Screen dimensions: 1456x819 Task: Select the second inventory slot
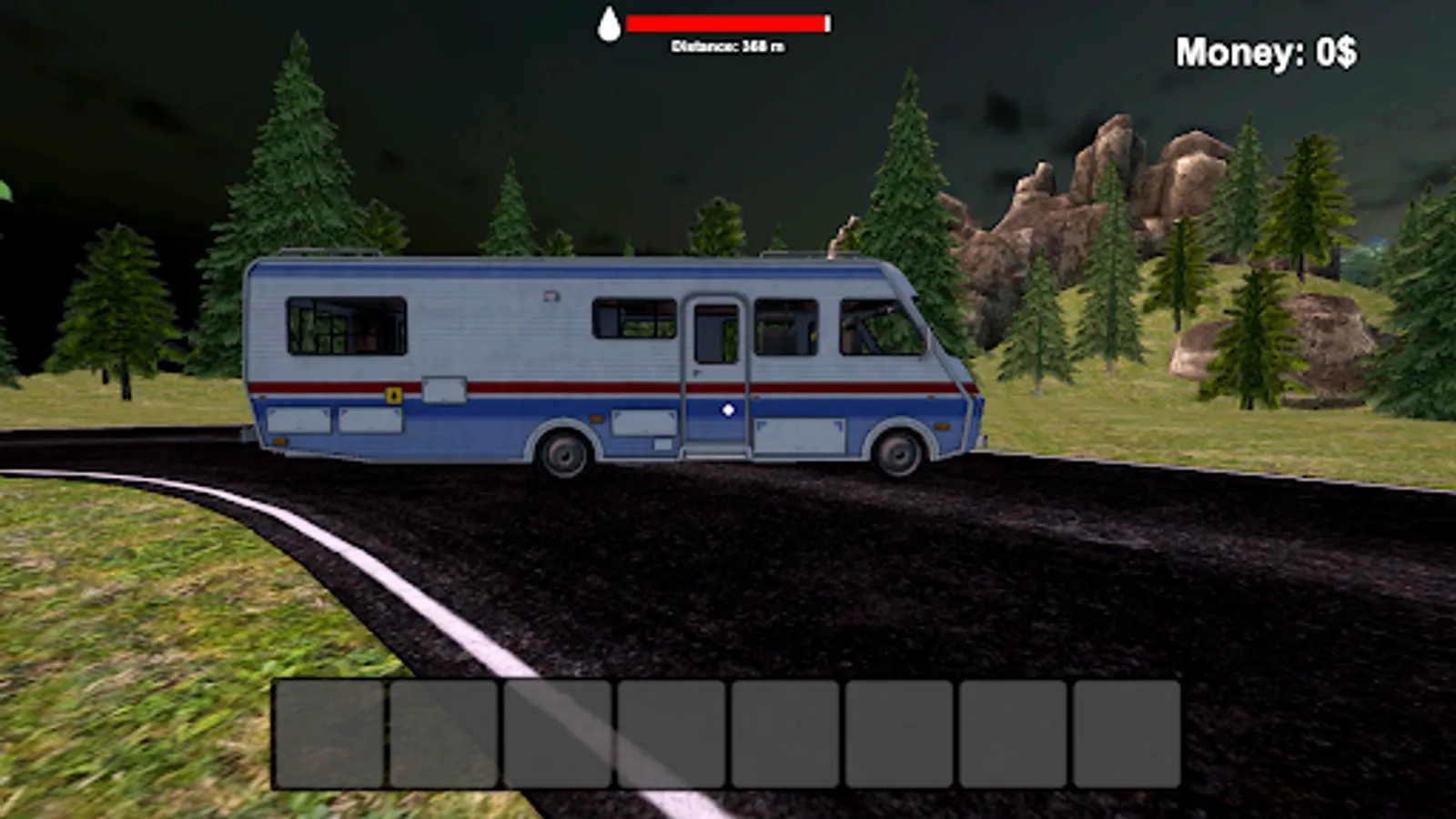tap(444, 733)
